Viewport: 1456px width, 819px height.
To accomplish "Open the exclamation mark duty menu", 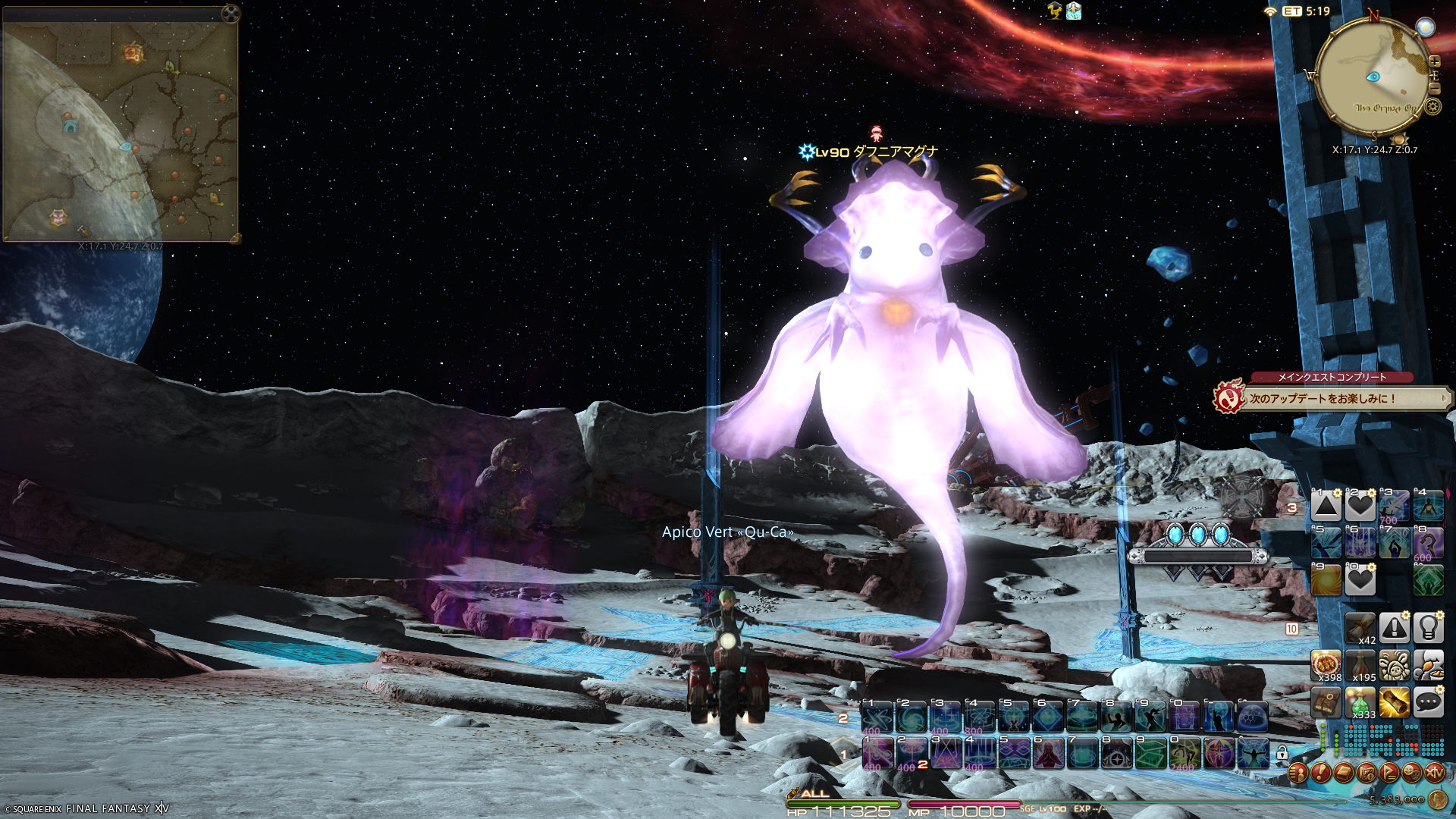I will pyautogui.click(x=1320, y=773).
